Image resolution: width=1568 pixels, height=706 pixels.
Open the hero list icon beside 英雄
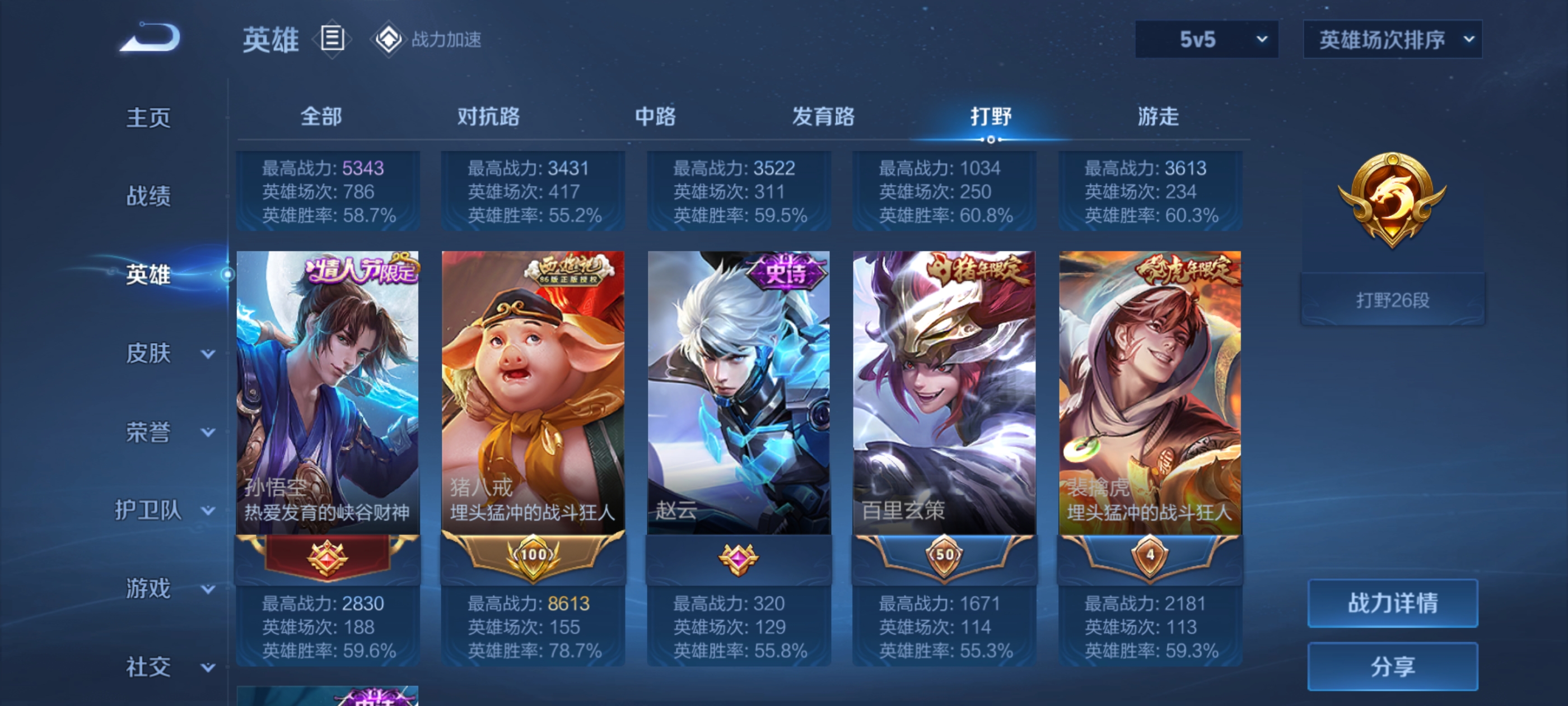click(332, 39)
